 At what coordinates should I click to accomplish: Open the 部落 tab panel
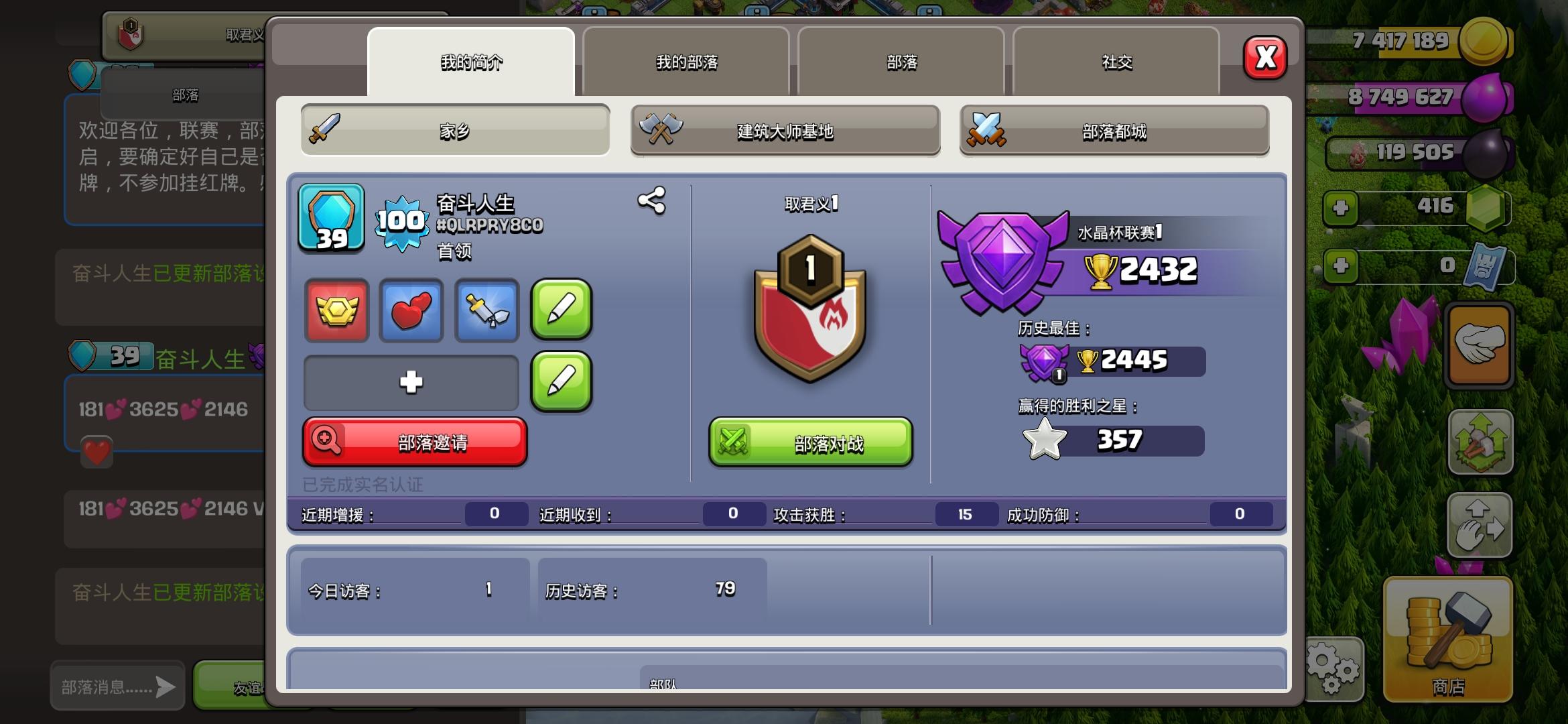pos(901,62)
